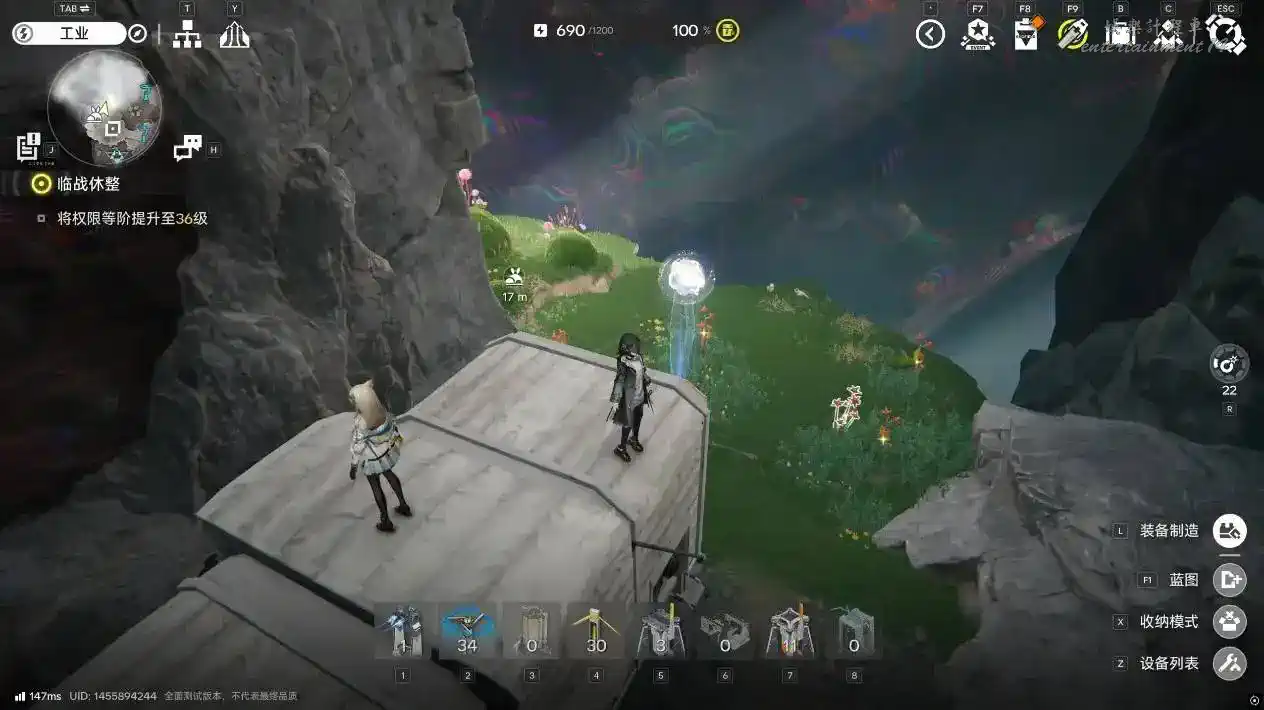Select the hotbar building showing count 30
Viewport: 1264px width, 710px height.
596,632
